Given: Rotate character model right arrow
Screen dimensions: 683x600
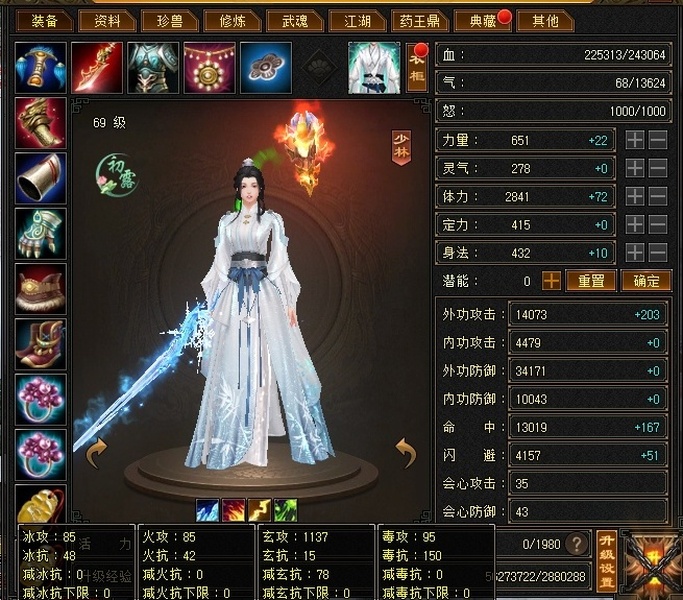Looking at the screenshot, I should click(x=406, y=455).
